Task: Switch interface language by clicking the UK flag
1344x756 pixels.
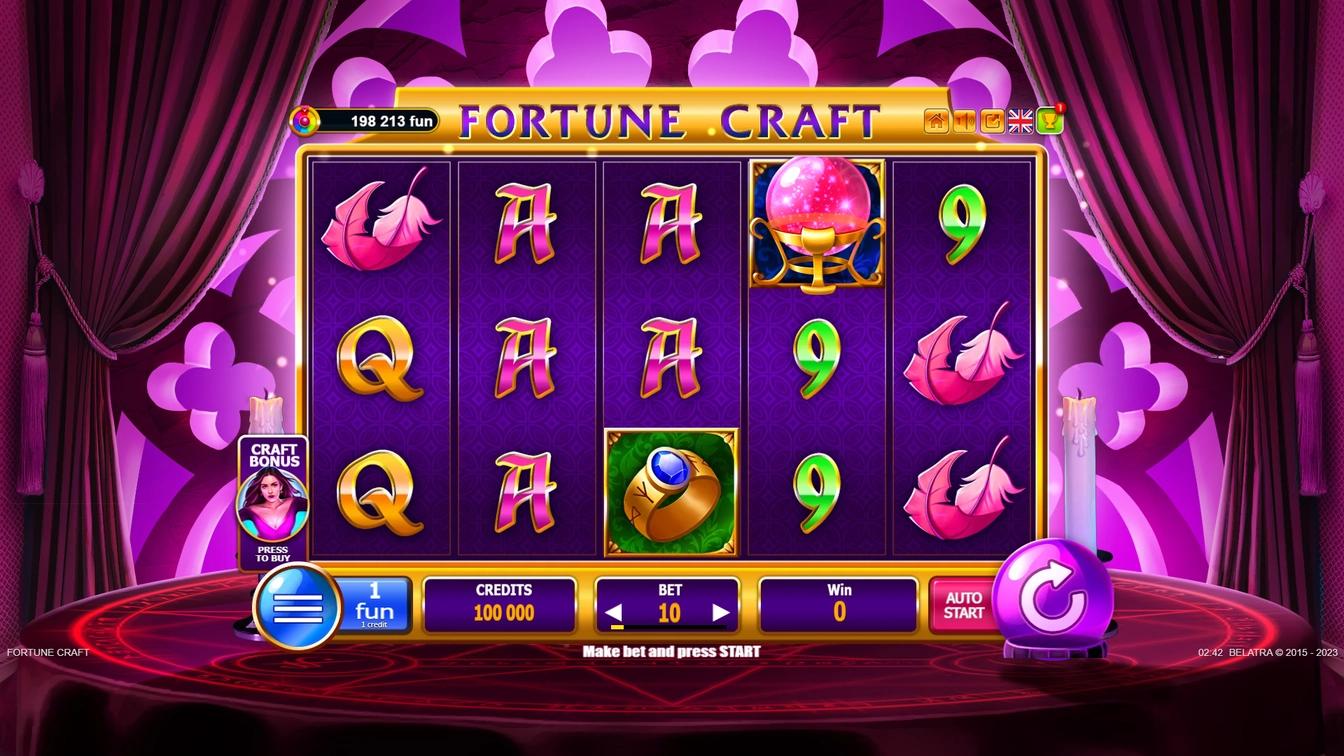Action: [1021, 120]
